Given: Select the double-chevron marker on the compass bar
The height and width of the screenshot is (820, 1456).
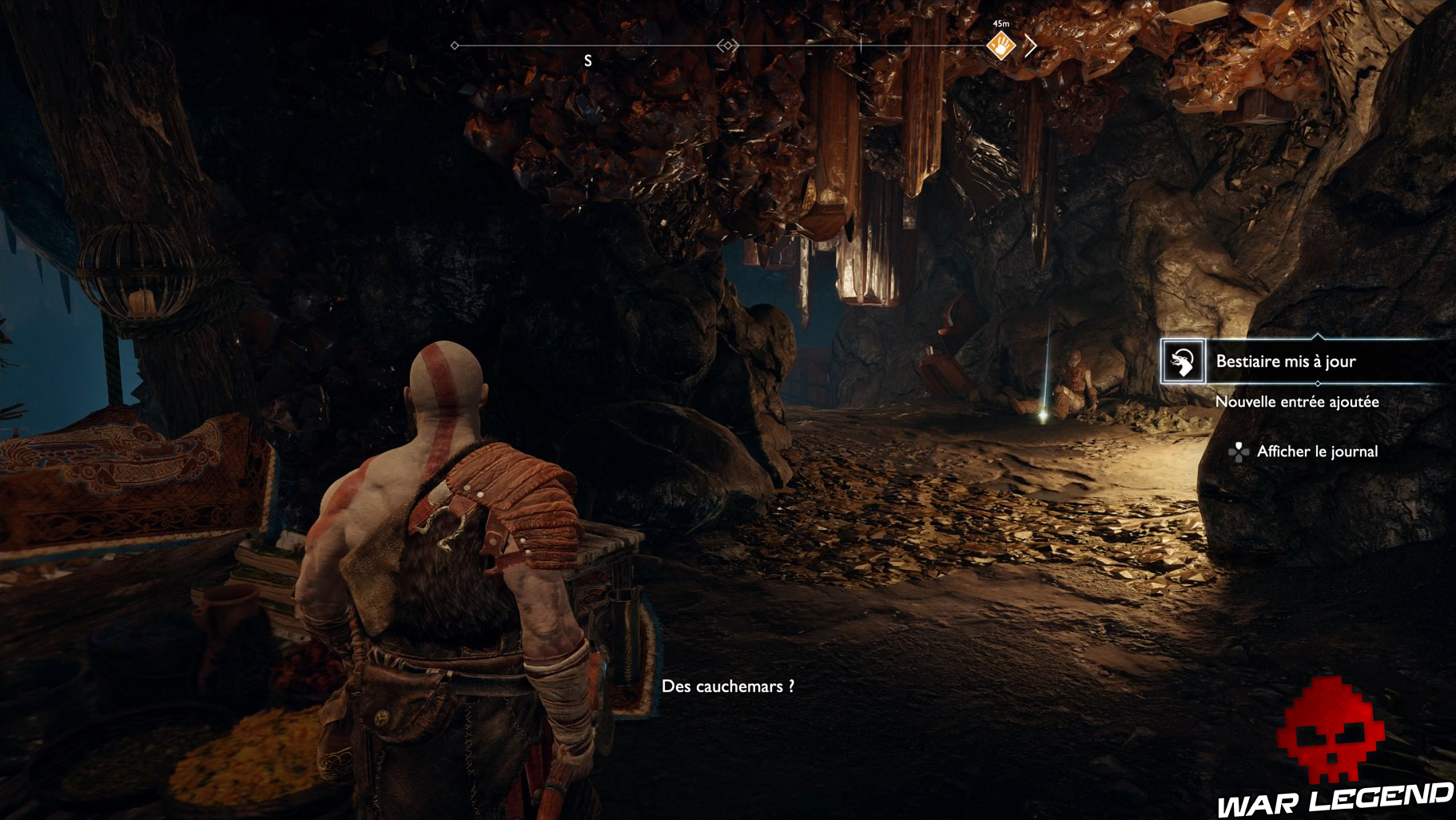Looking at the screenshot, I should click(x=729, y=45).
